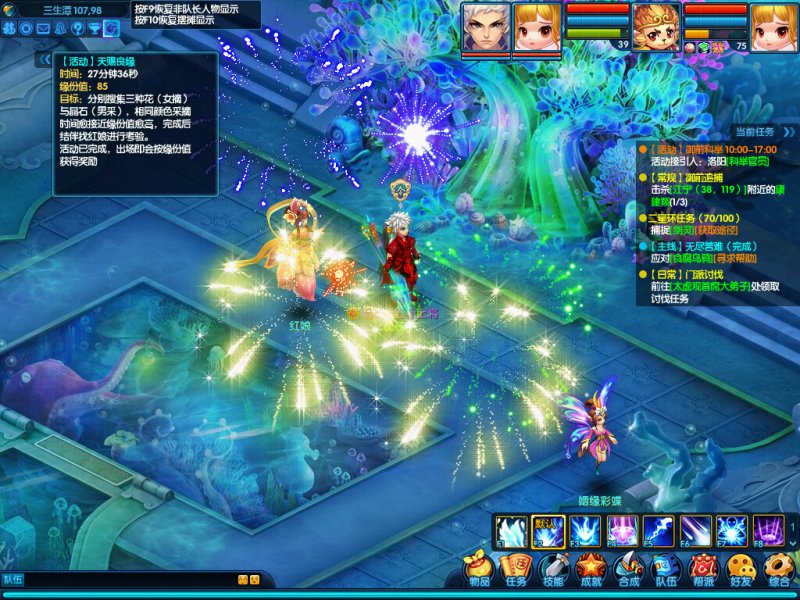Activate the F1 white wing skill
Viewport: 800px width, 600px height.
[x=512, y=529]
